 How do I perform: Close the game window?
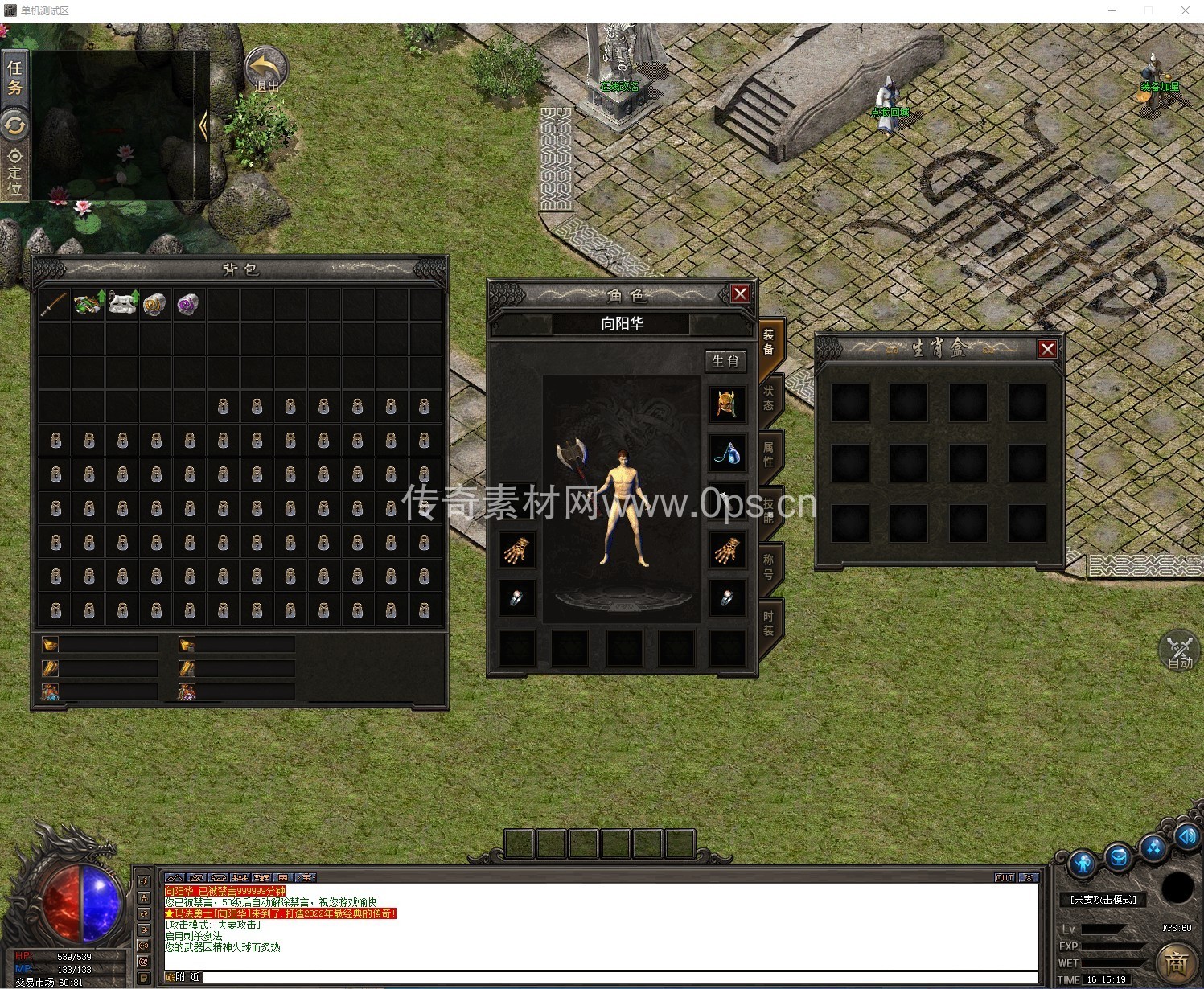pos(1185,10)
